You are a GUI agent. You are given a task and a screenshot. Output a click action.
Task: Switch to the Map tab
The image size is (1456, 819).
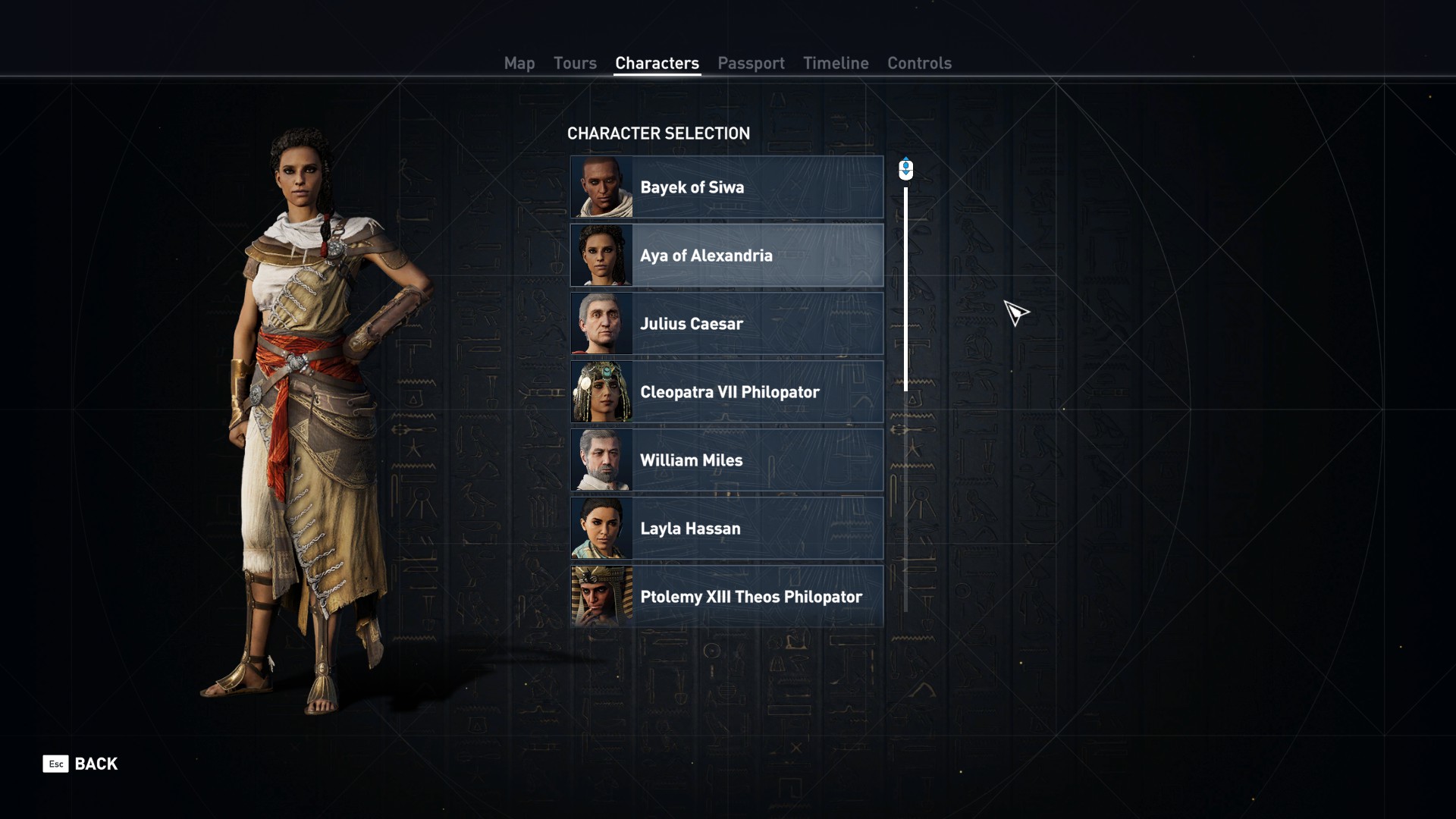[x=519, y=64]
